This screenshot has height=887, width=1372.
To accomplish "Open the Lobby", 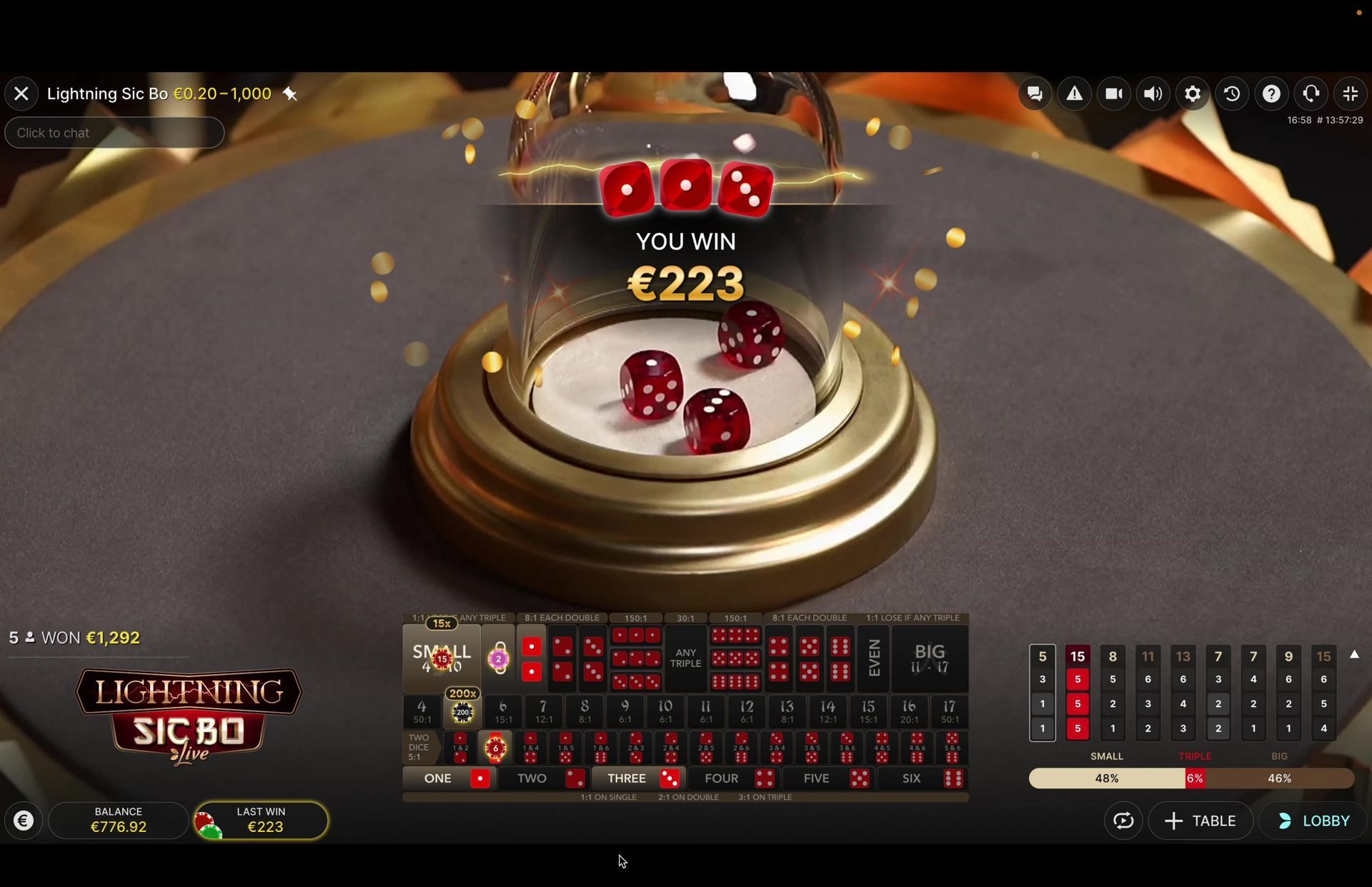I will click(1318, 821).
